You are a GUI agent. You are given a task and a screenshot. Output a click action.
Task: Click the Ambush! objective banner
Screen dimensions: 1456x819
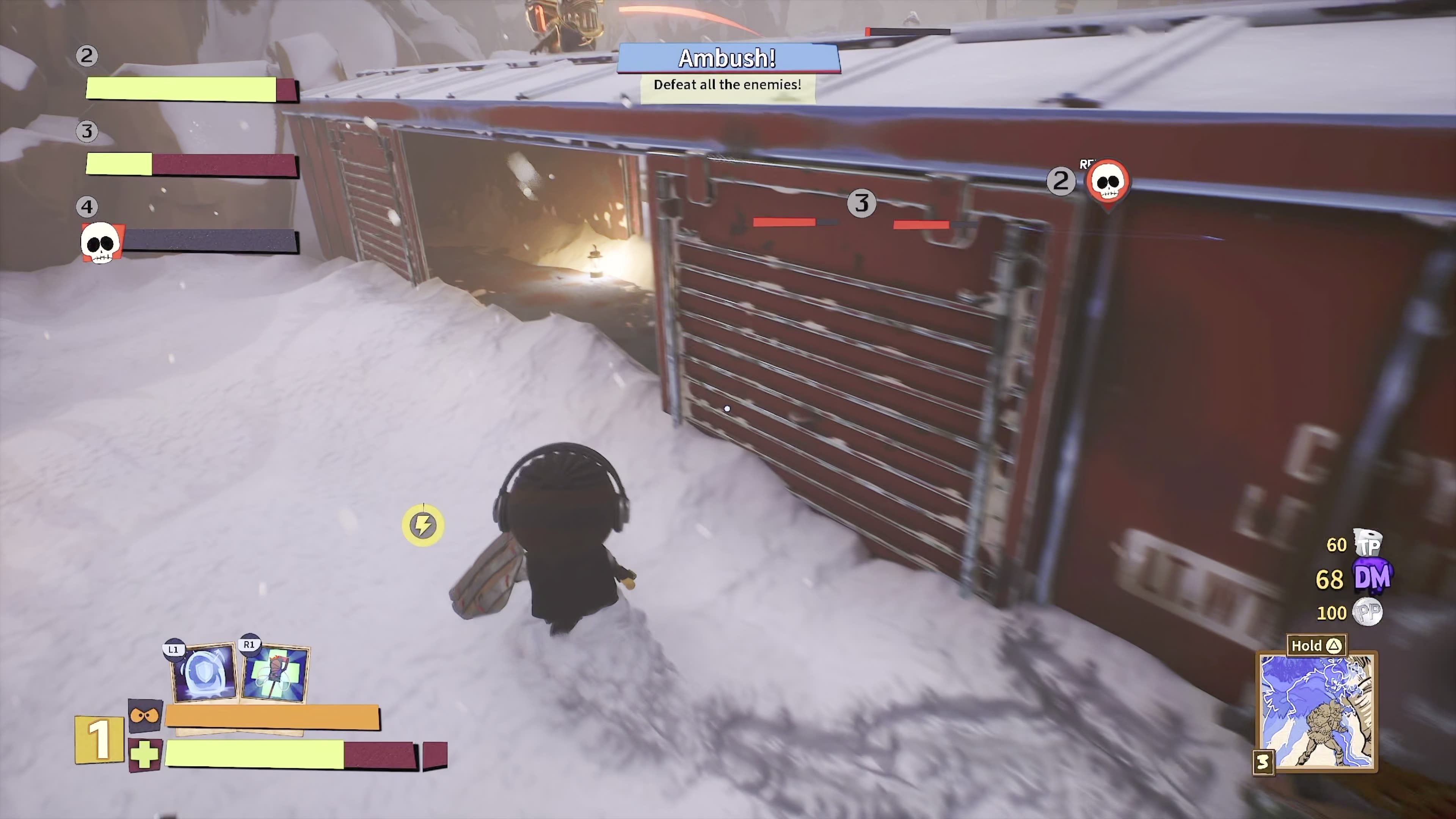(x=728, y=58)
